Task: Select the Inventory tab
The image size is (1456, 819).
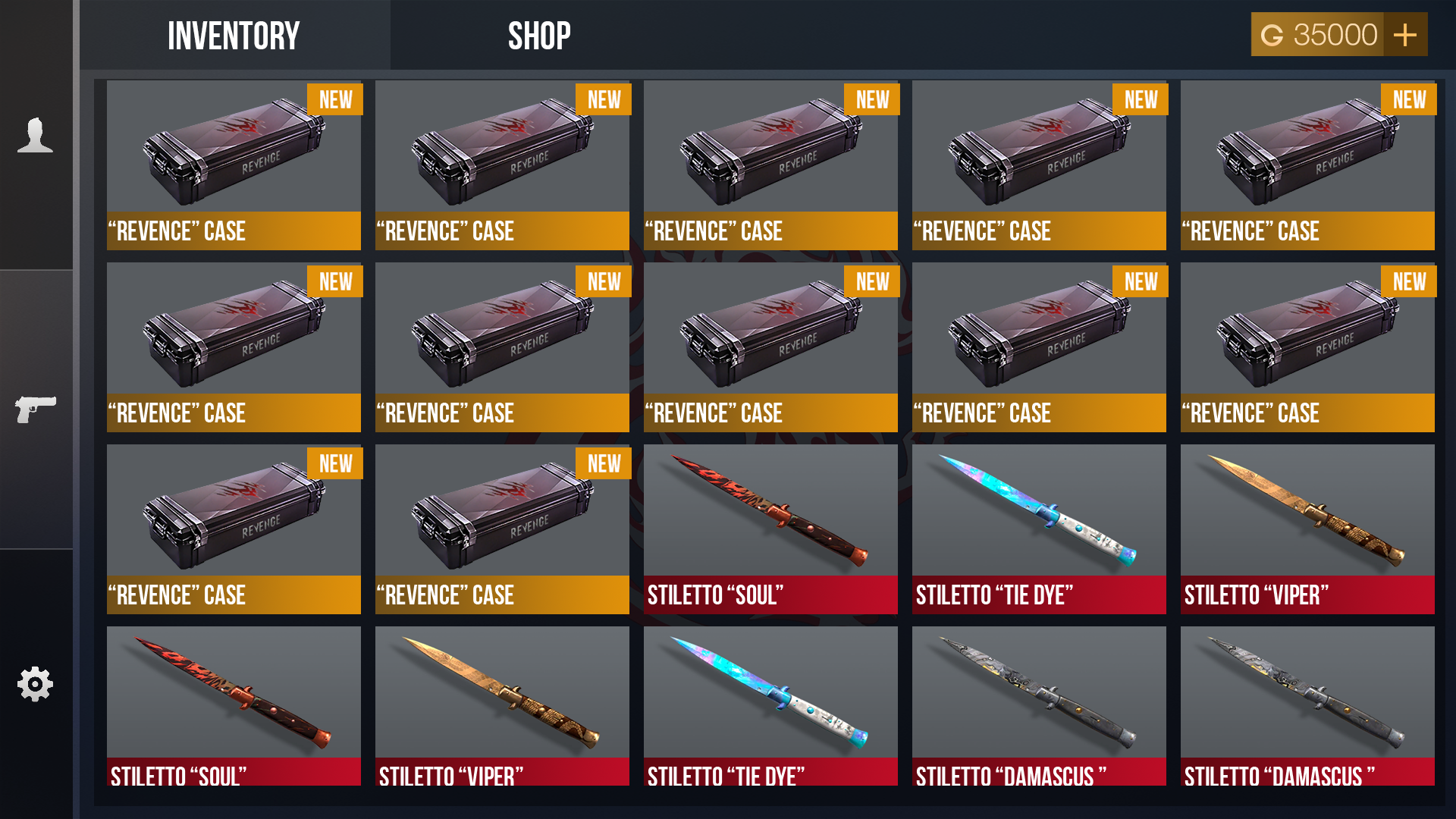Action: [x=233, y=34]
